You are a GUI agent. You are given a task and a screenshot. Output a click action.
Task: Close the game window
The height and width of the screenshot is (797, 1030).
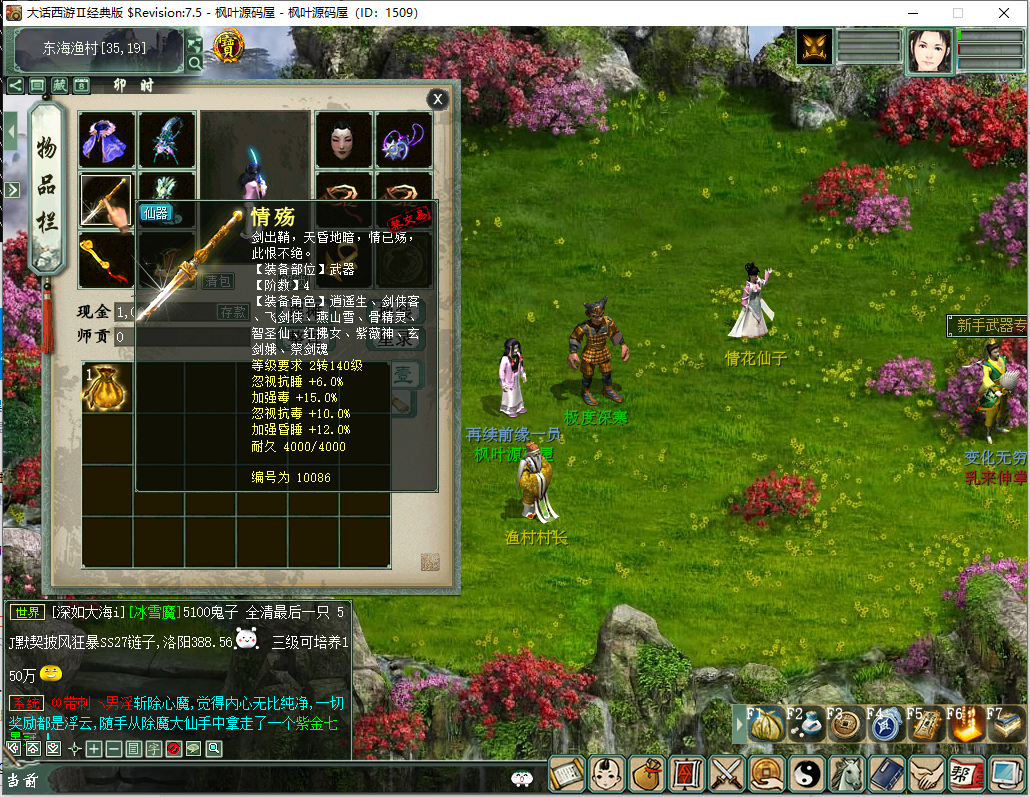tap(1004, 13)
